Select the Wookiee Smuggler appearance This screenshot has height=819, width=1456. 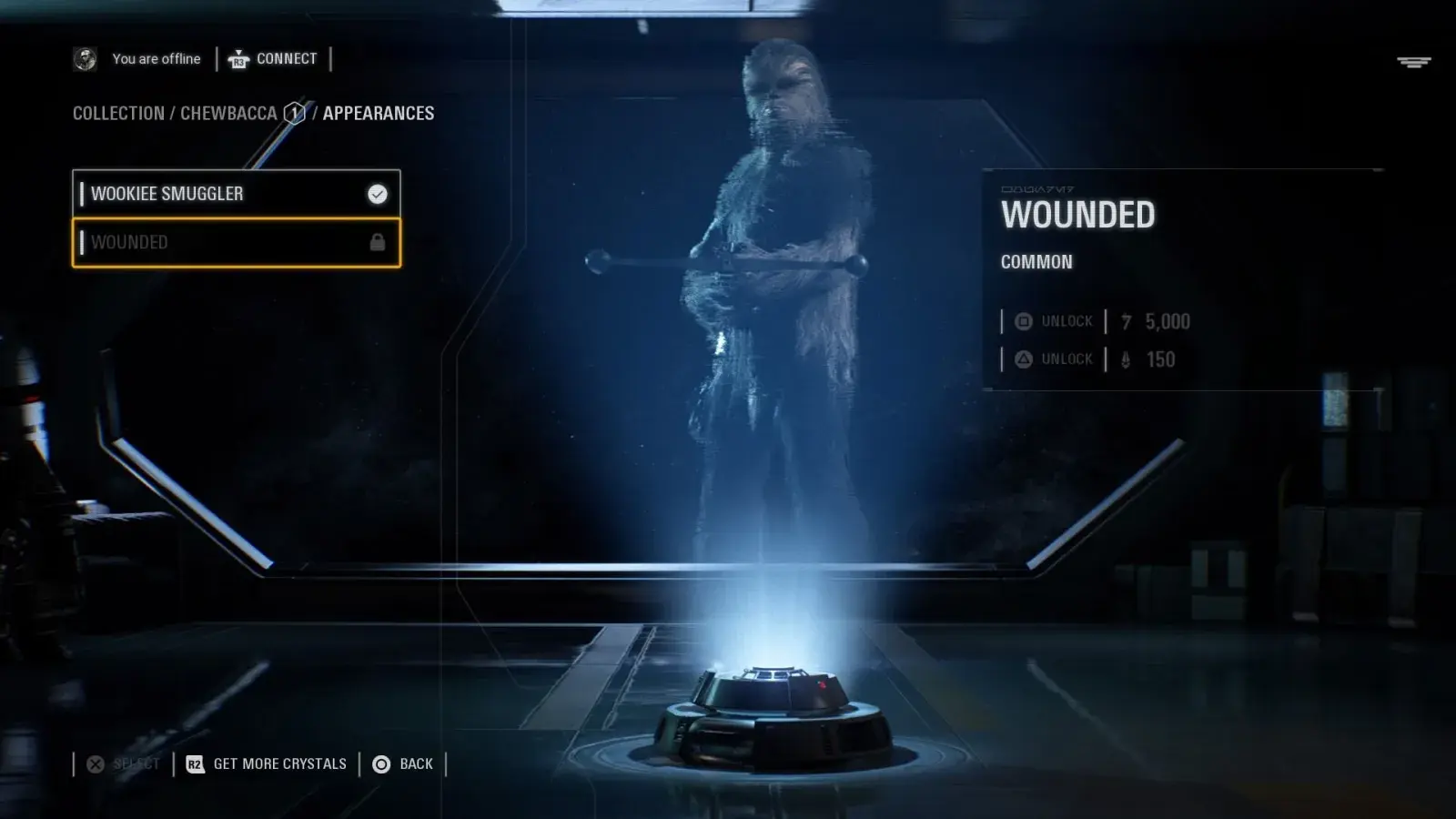[236, 194]
